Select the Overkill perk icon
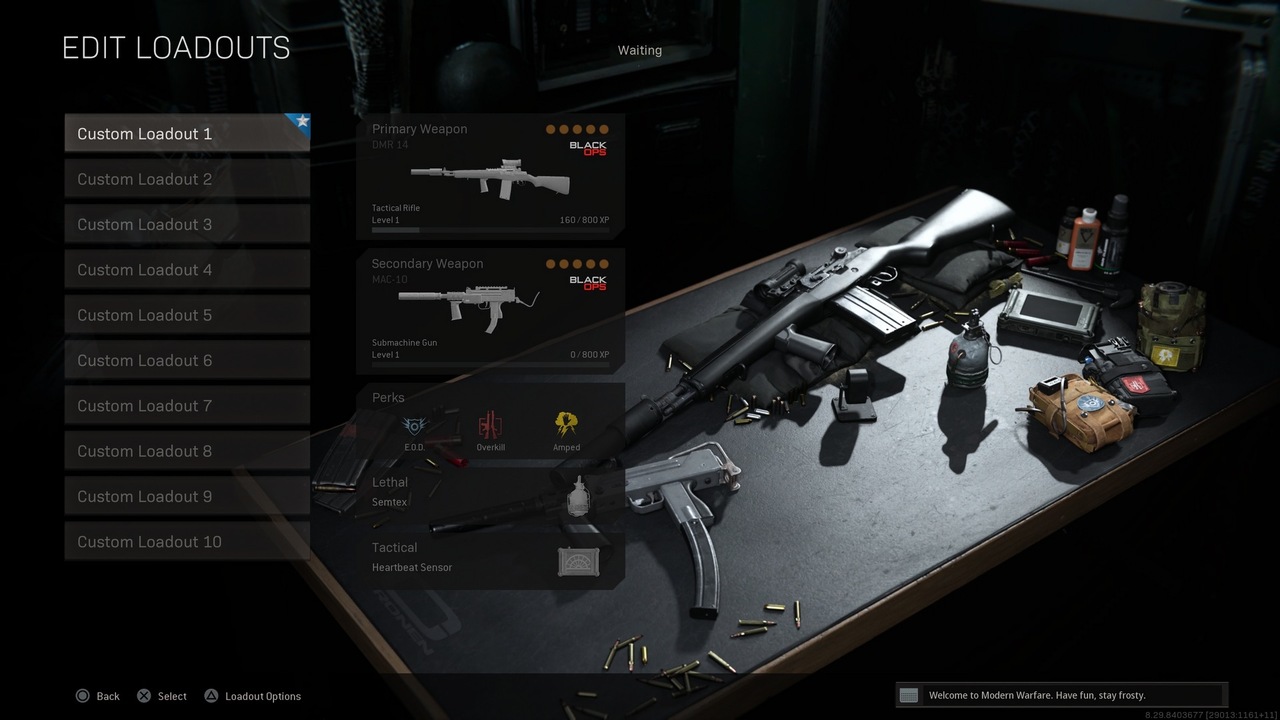The width and height of the screenshot is (1280, 720). 490,425
